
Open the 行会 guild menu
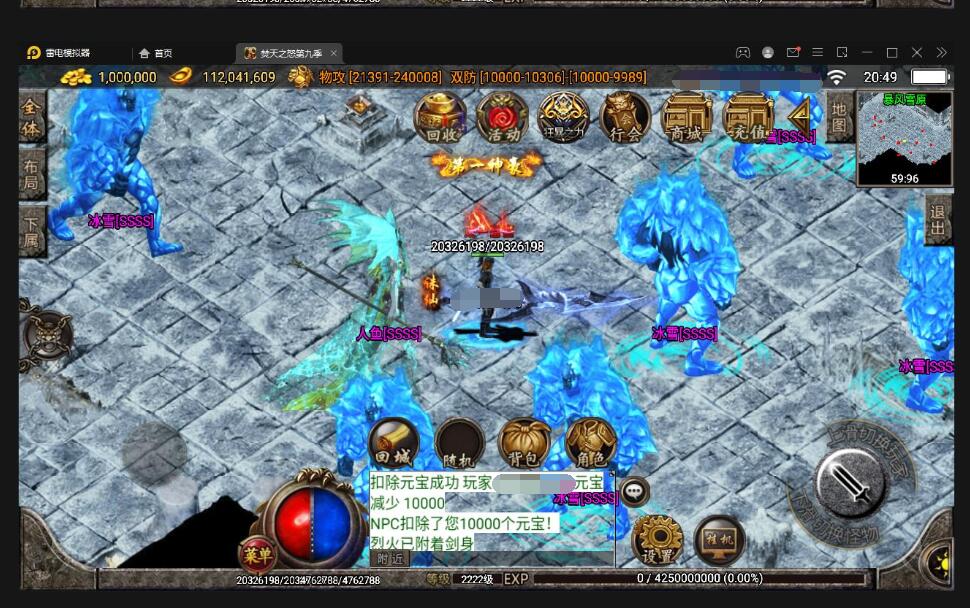625,117
